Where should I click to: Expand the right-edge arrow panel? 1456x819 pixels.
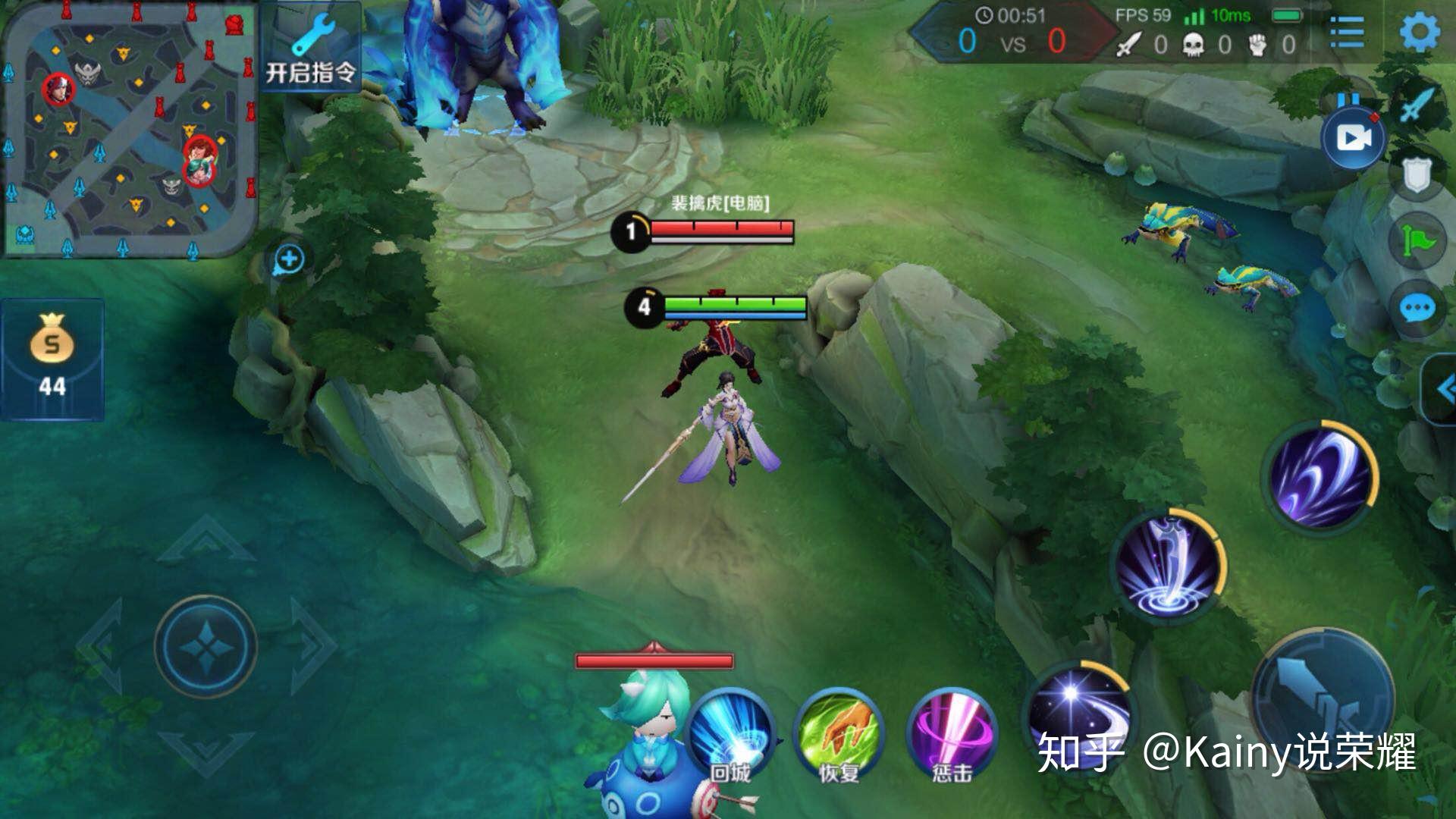[1442, 390]
